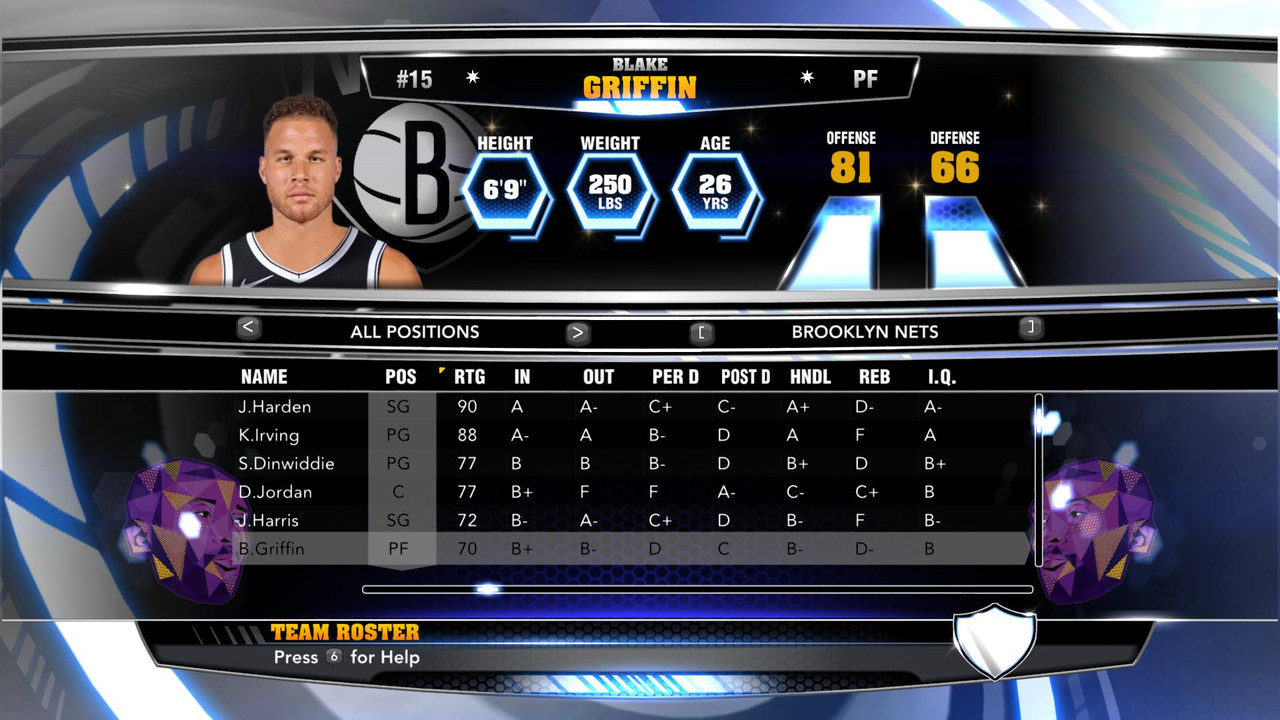Select J.Harris roster entry
Image resolution: width=1280 pixels, height=720 pixels.
(268, 520)
